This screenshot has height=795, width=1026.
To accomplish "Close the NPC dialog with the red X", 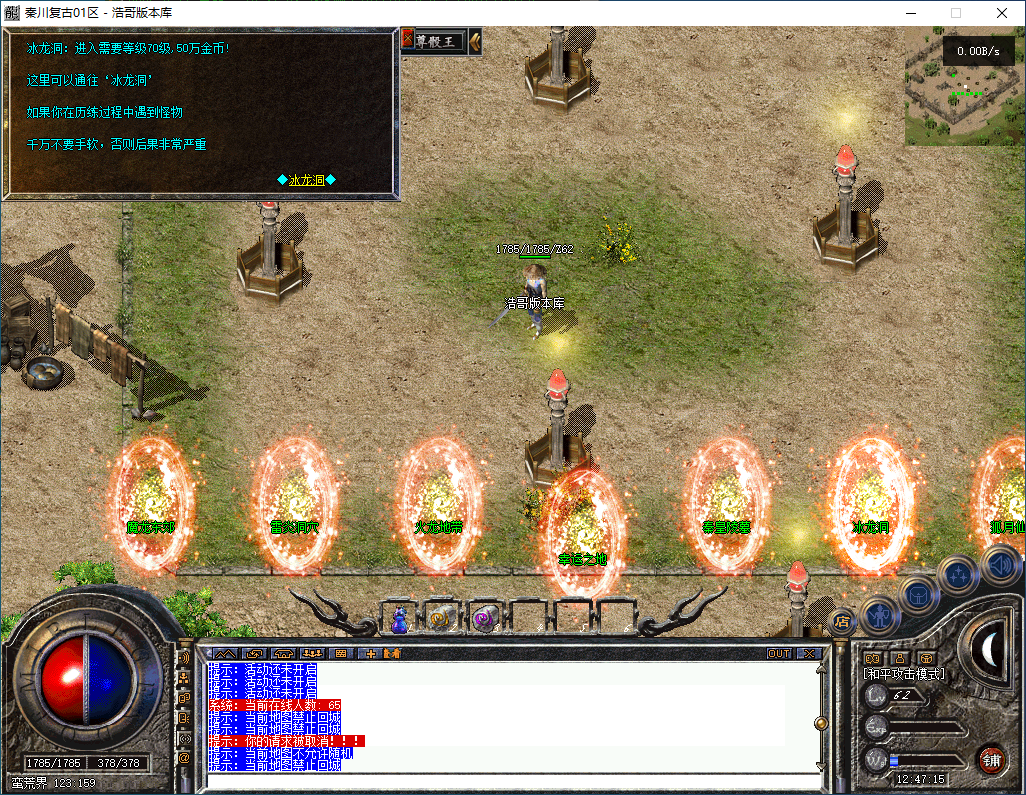I will [407, 40].
